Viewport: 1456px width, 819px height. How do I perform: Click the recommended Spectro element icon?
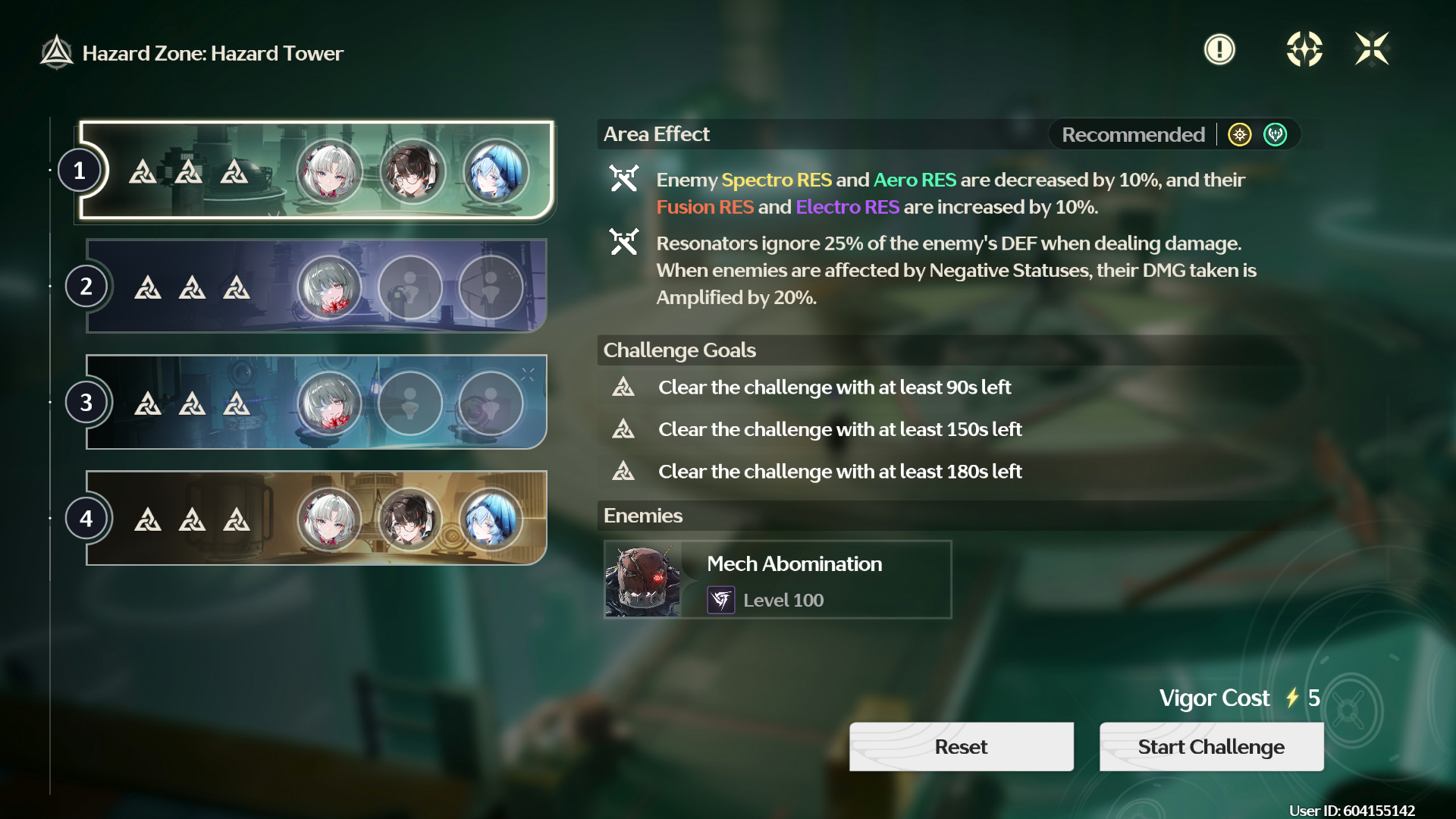click(x=1240, y=135)
